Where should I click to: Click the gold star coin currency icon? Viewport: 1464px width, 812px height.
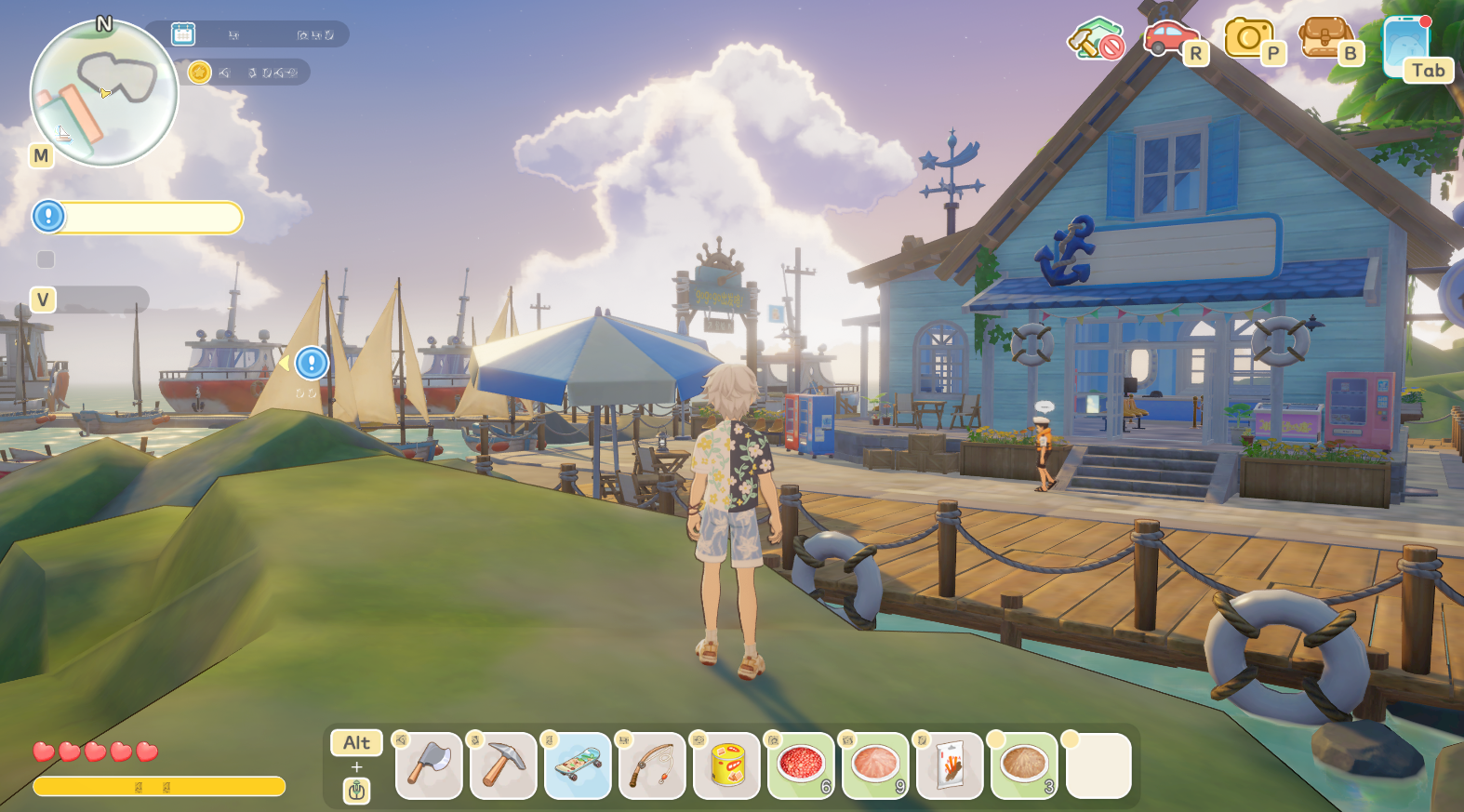(x=199, y=73)
